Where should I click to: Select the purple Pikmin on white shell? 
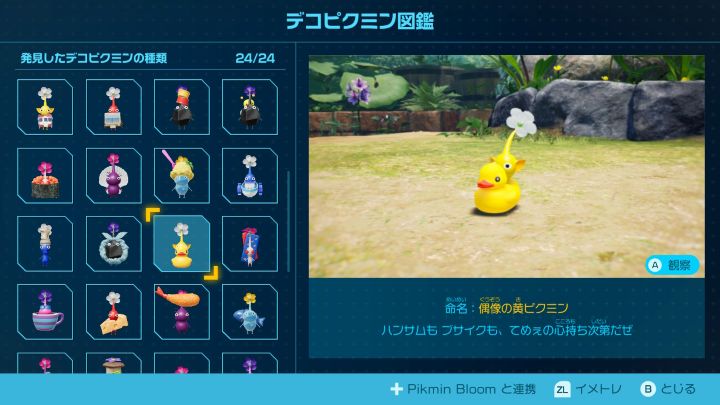[113, 176]
